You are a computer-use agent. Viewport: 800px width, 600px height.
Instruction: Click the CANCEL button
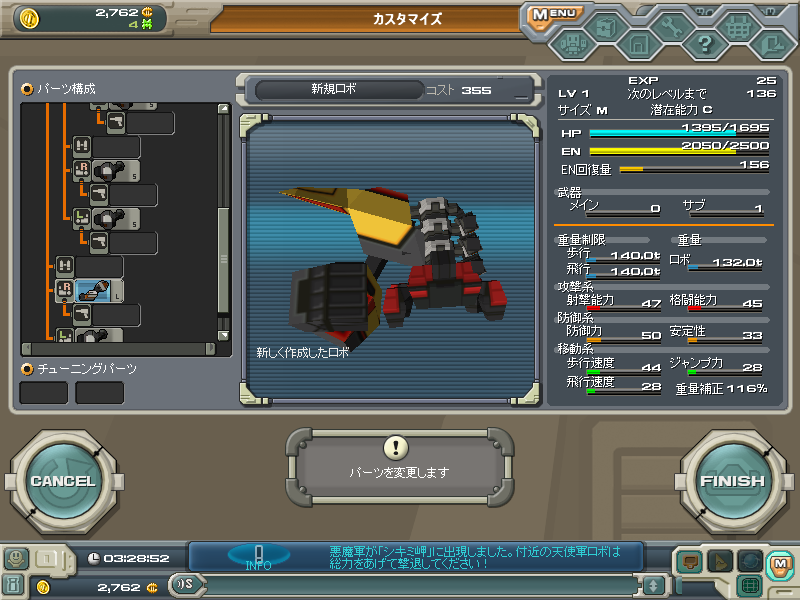pyautogui.click(x=62, y=481)
